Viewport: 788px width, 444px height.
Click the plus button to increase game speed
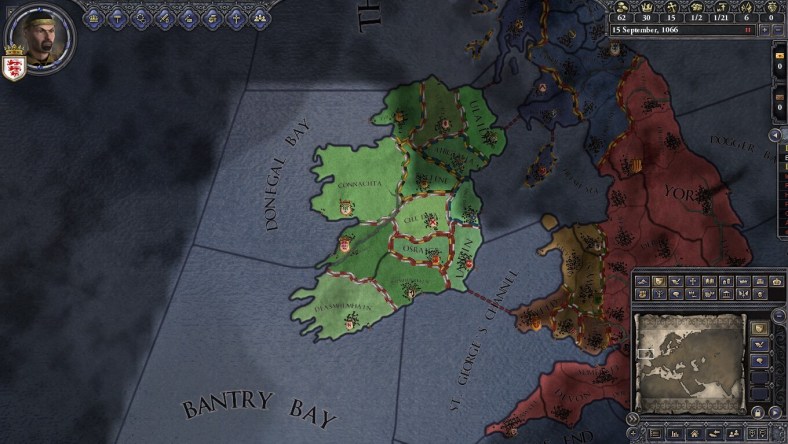pos(765,30)
